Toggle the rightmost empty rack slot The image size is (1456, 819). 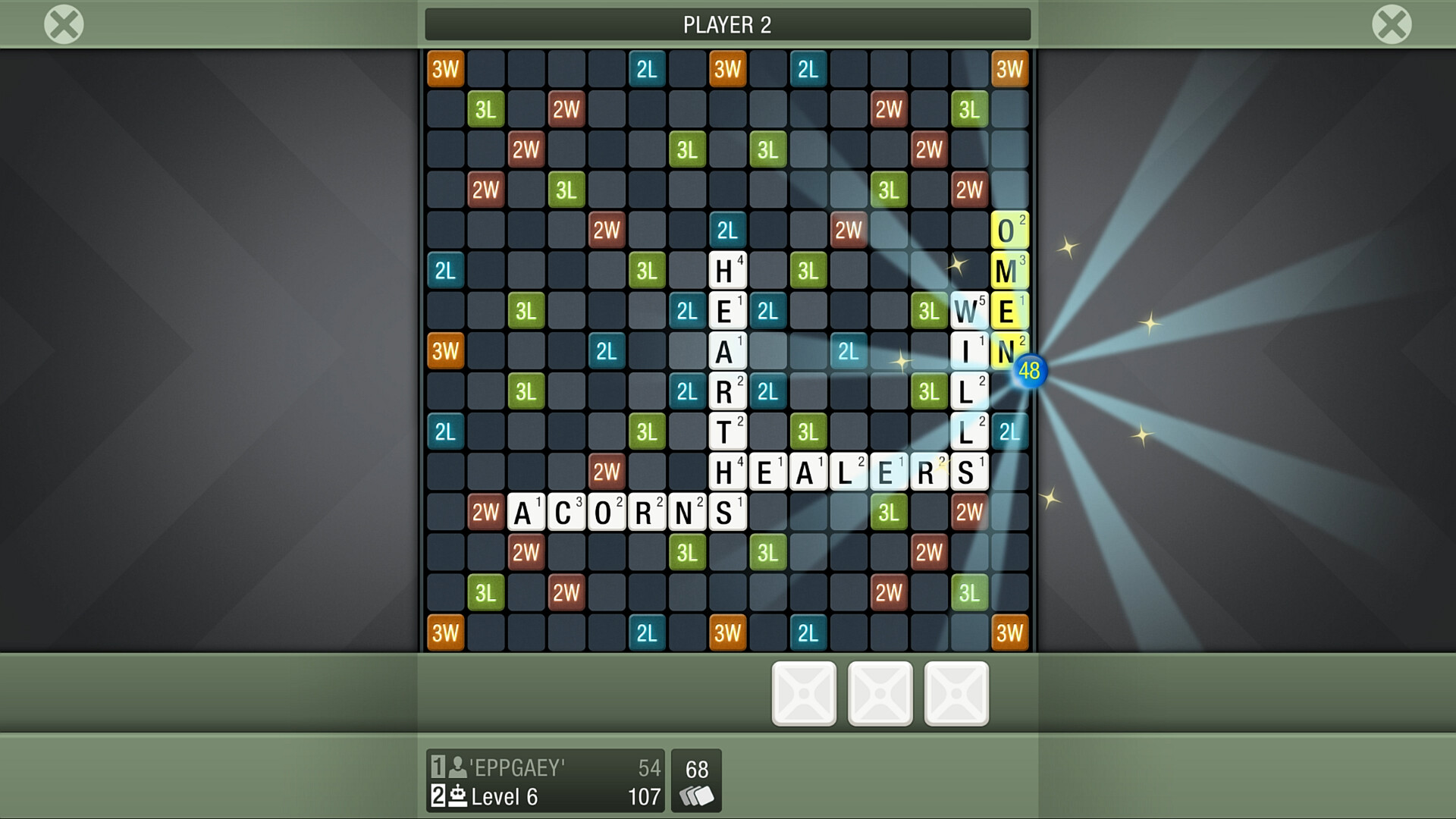pyautogui.click(x=956, y=692)
